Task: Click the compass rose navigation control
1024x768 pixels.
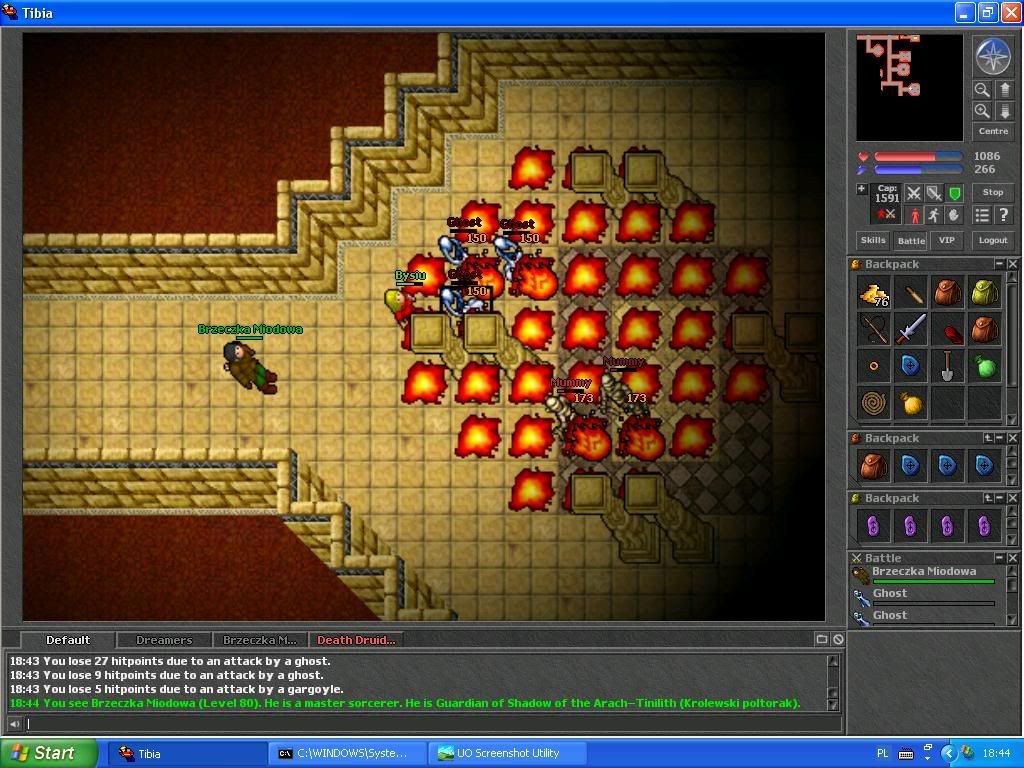Action: click(x=992, y=57)
